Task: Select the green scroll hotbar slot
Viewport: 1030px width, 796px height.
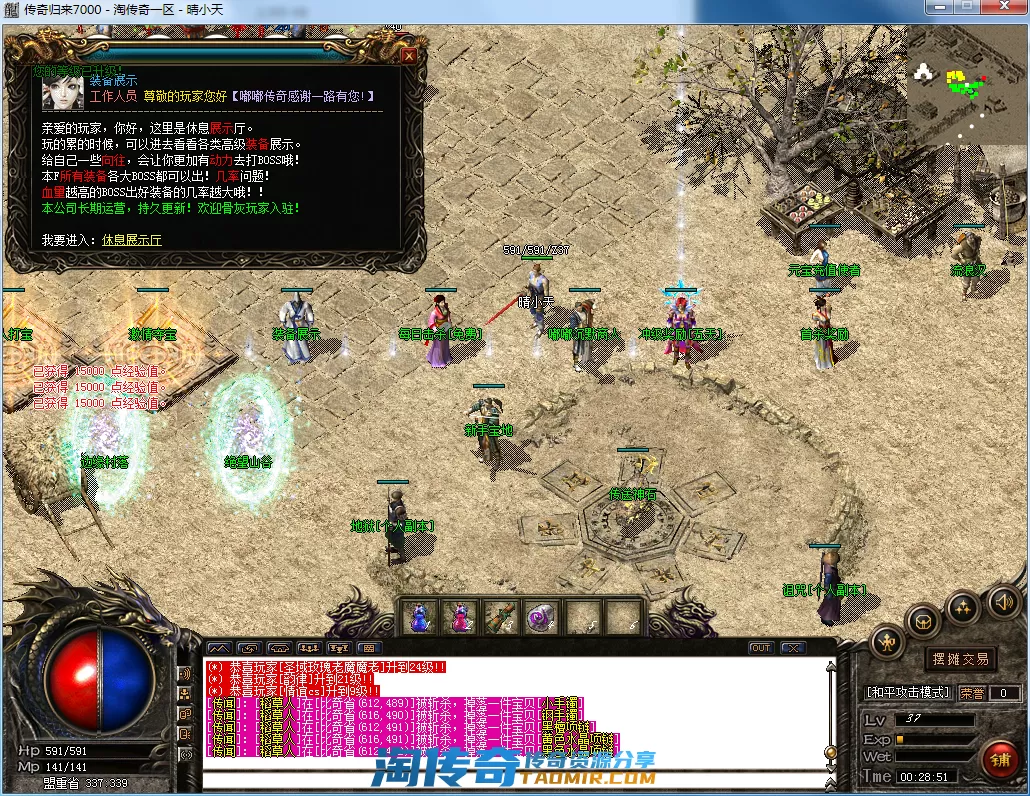Action: pyautogui.click(x=500, y=617)
